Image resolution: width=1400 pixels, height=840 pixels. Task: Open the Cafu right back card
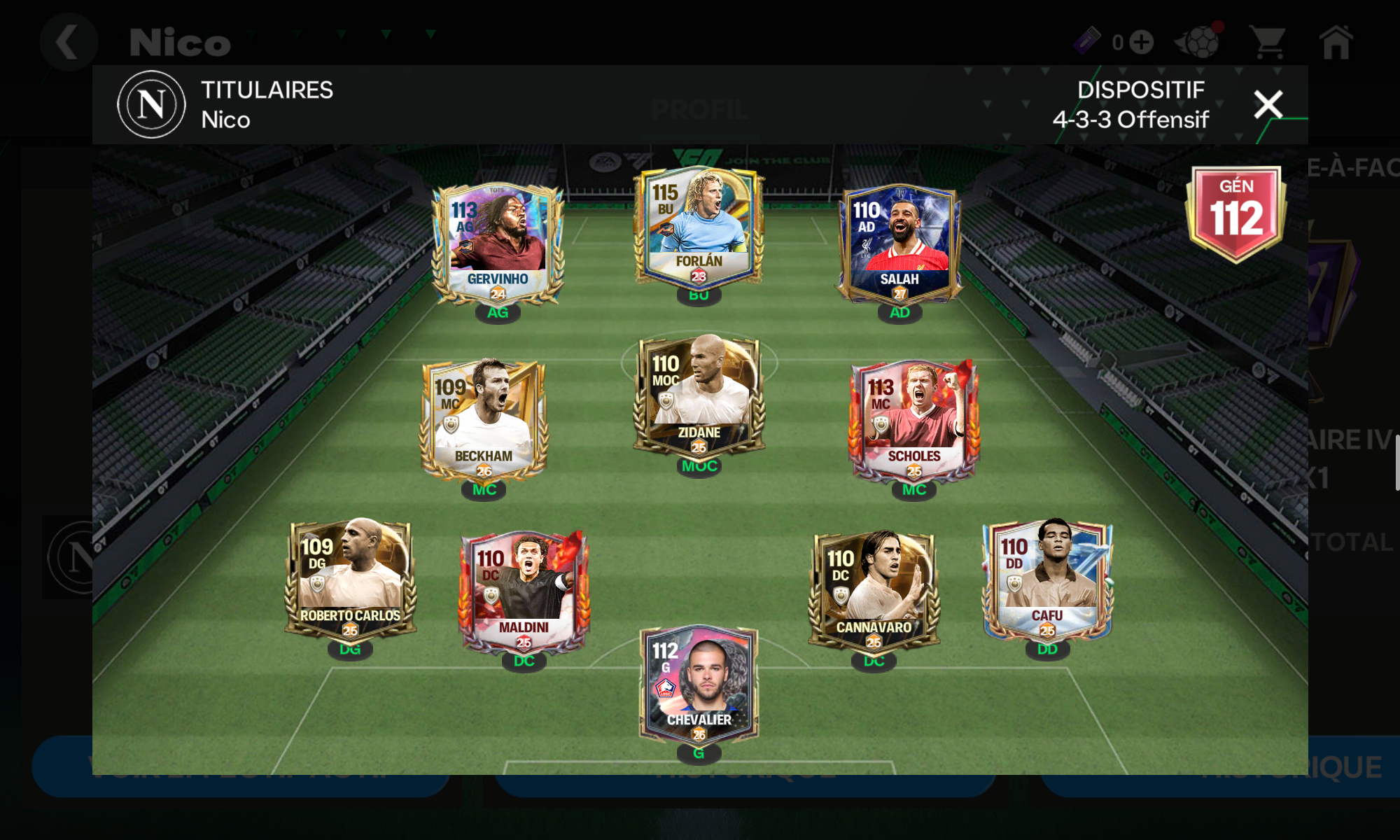(x=1047, y=580)
